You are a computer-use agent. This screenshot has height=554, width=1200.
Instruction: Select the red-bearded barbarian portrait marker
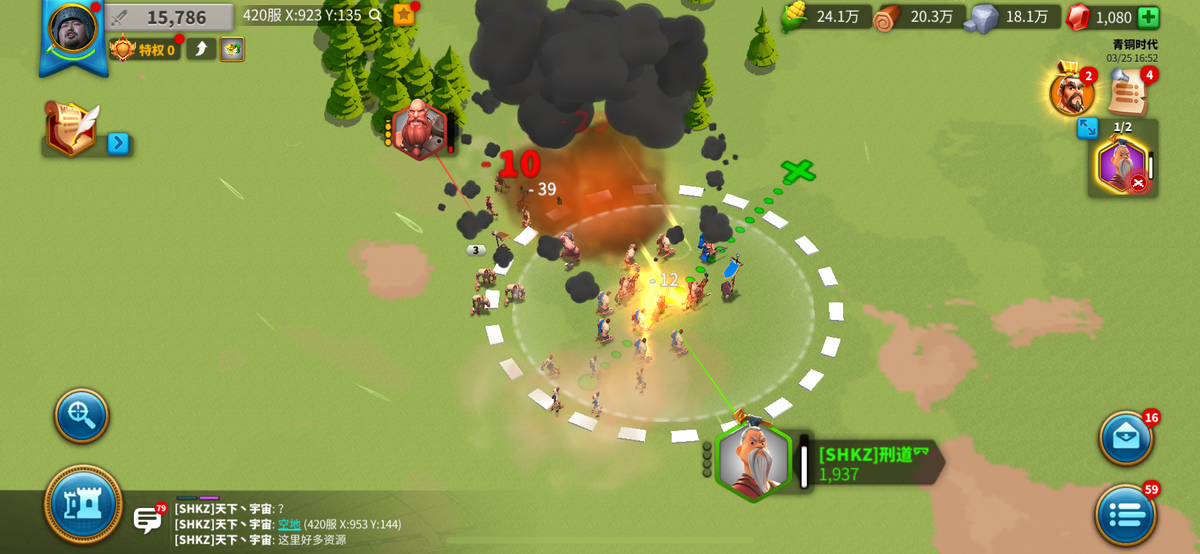pyautogui.click(x=418, y=129)
